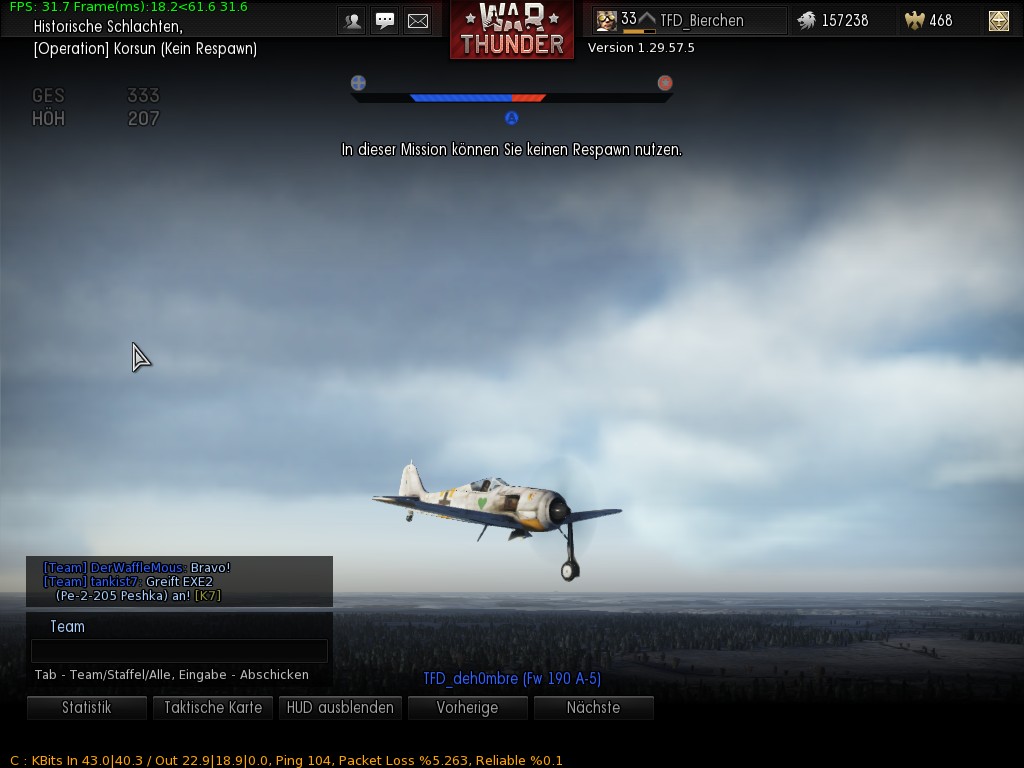Show the Taktische Karte

click(213, 708)
